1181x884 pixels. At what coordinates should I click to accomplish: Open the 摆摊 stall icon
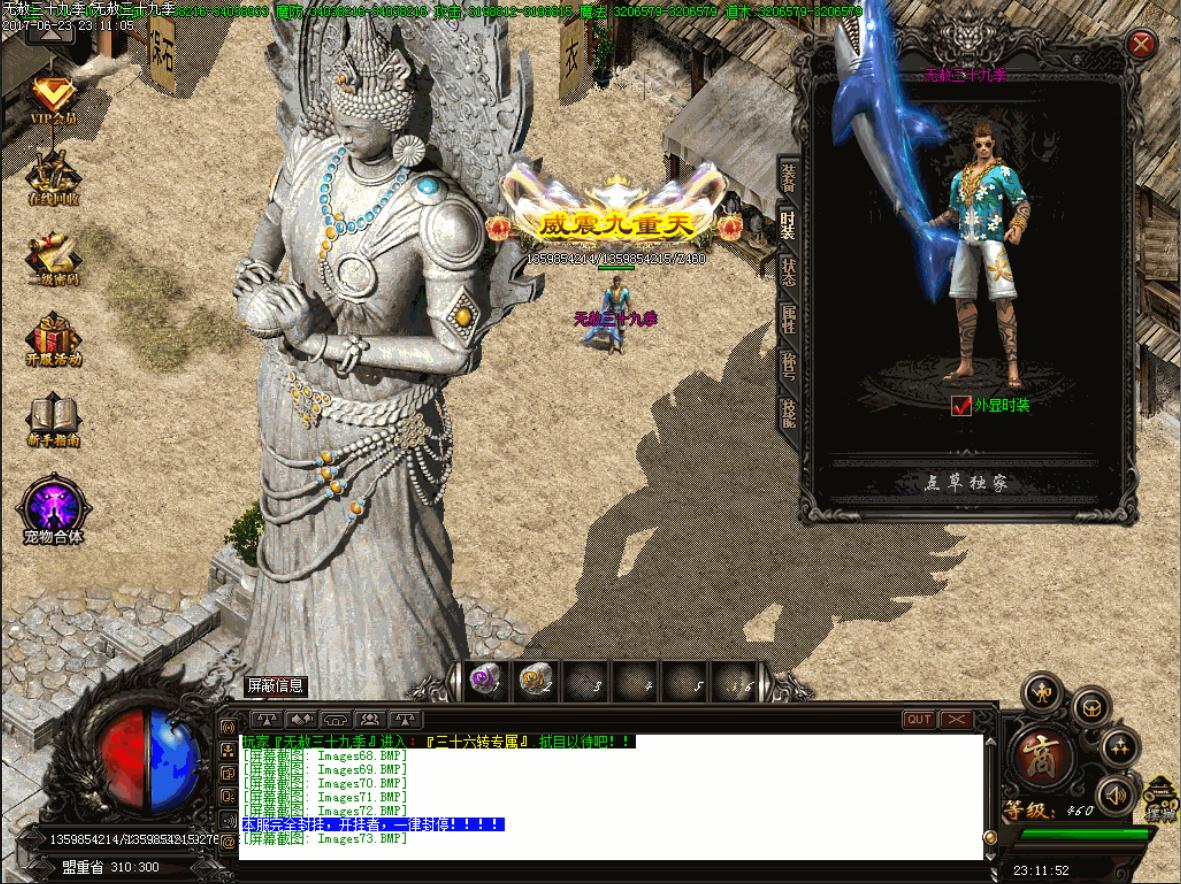click(x=1160, y=800)
